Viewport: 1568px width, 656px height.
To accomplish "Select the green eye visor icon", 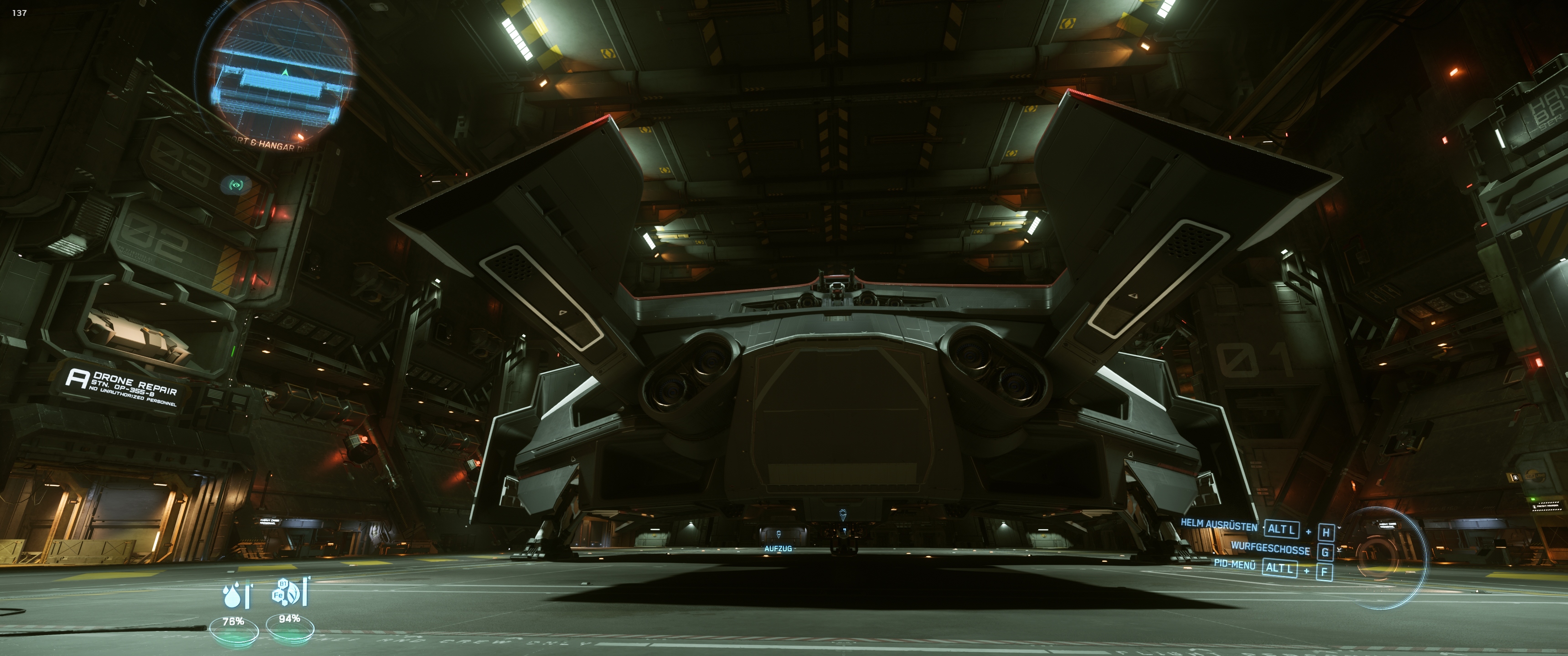I will click(x=236, y=184).
